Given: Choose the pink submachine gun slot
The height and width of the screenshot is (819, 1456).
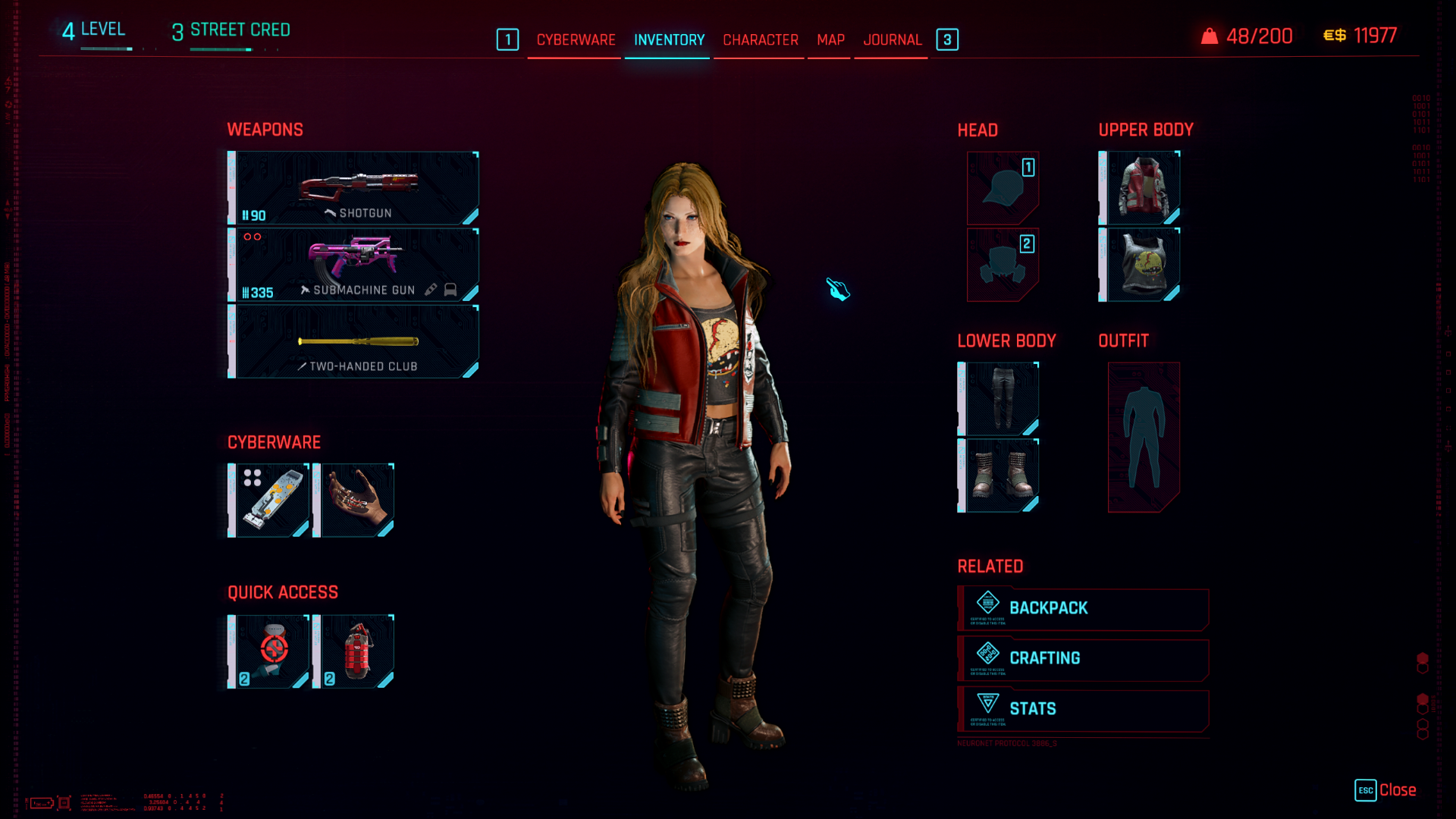Looking at the screenshot, I should [354, 265].
